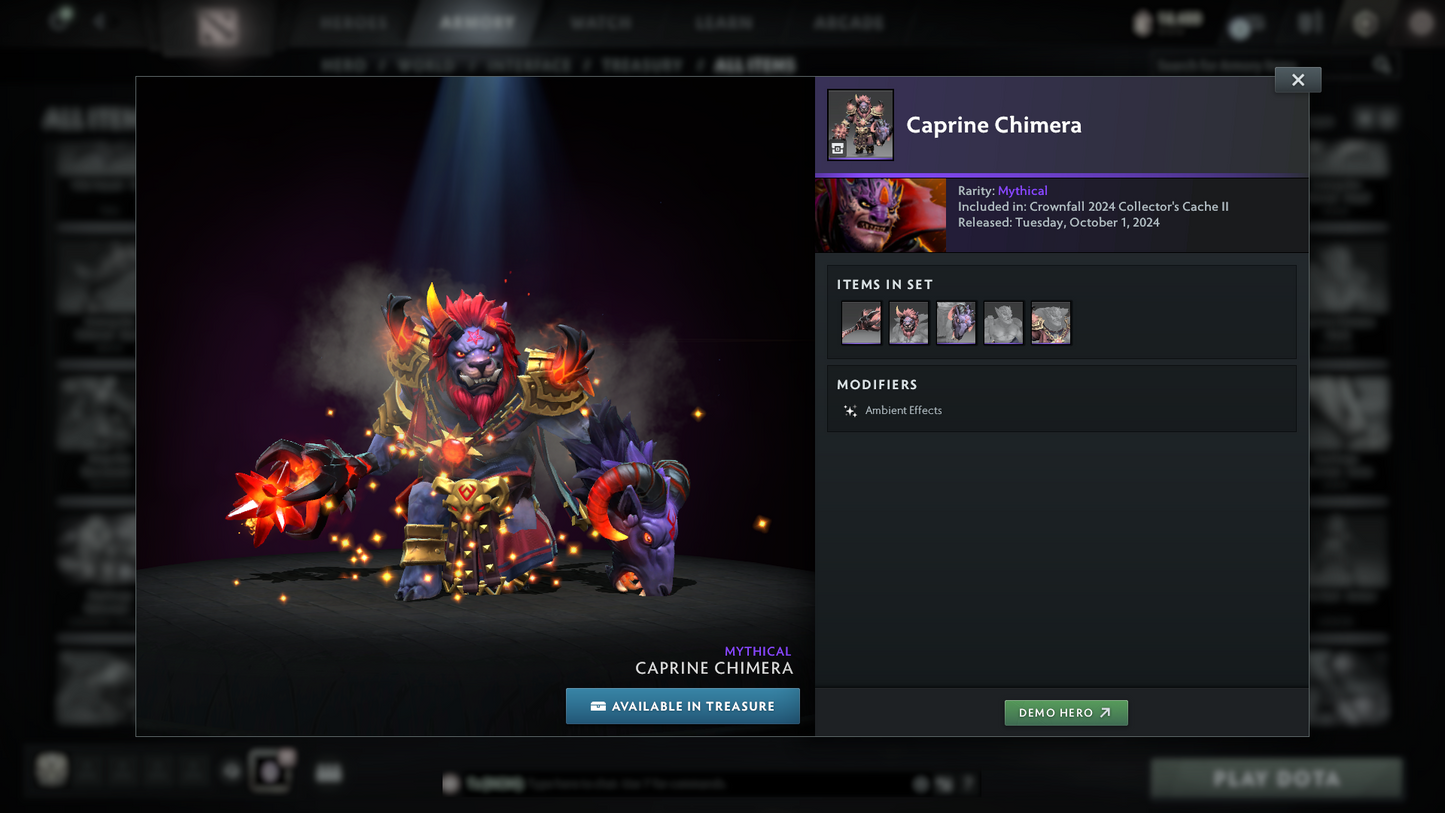Click the preview eye icon on the Caprine Chimera thumbnail

pyautogui.click(x=839, y=149)
